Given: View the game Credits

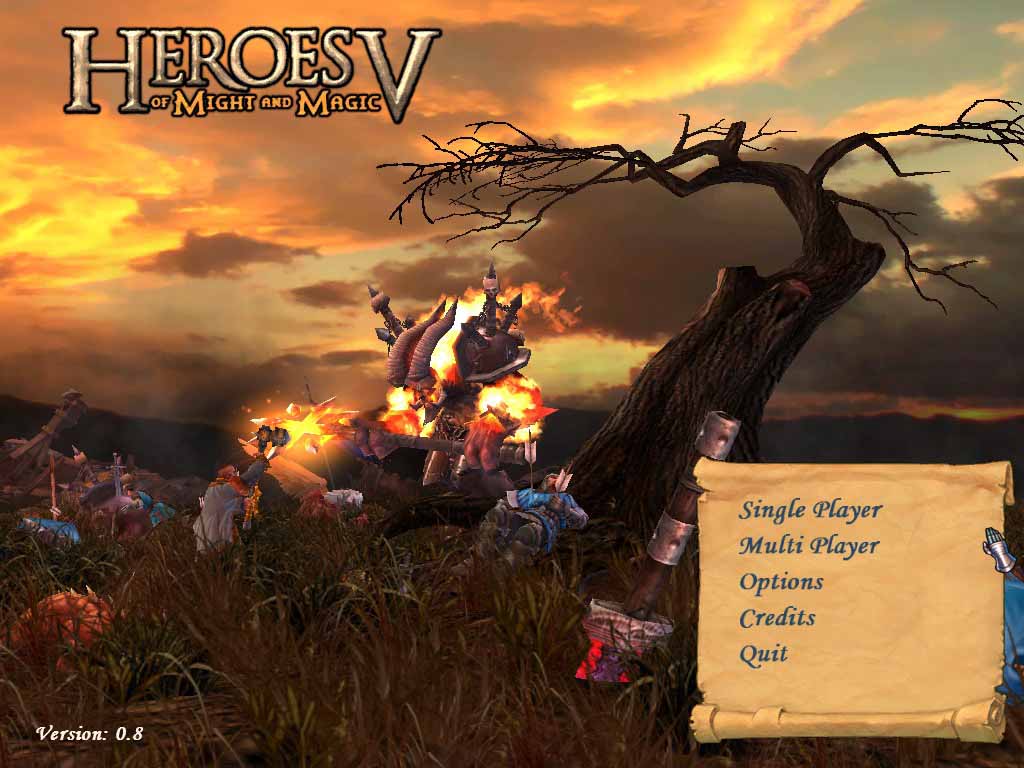Looking at the screenshot, I should (x=777, y=618).
